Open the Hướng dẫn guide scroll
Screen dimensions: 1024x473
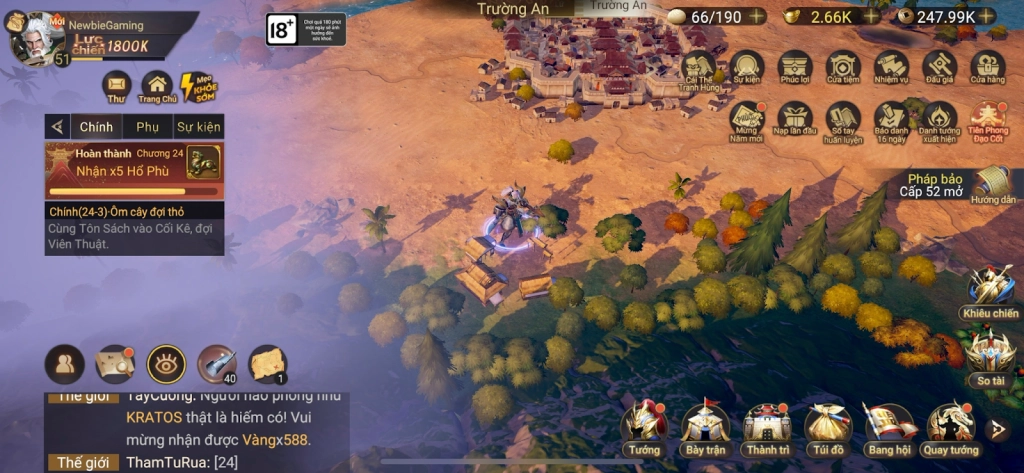[992, 186]
